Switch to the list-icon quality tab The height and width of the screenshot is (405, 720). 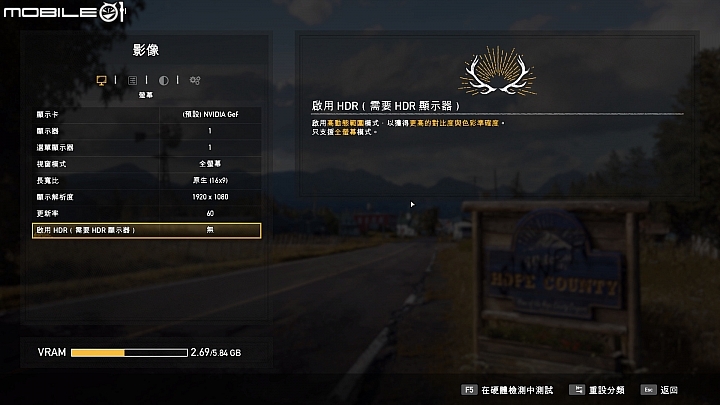tap(132, 80)
